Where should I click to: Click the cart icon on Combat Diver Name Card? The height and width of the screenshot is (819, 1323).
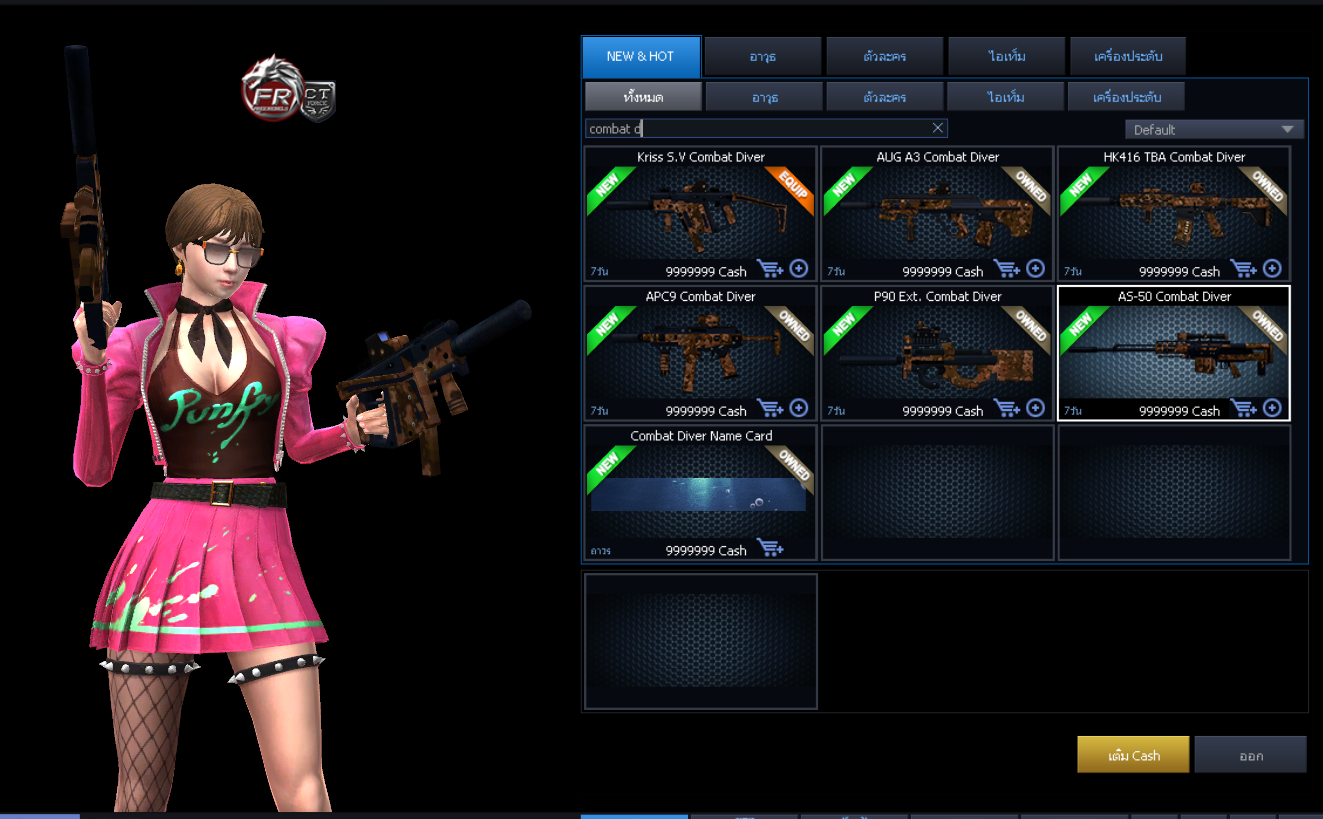pos(769,547)
